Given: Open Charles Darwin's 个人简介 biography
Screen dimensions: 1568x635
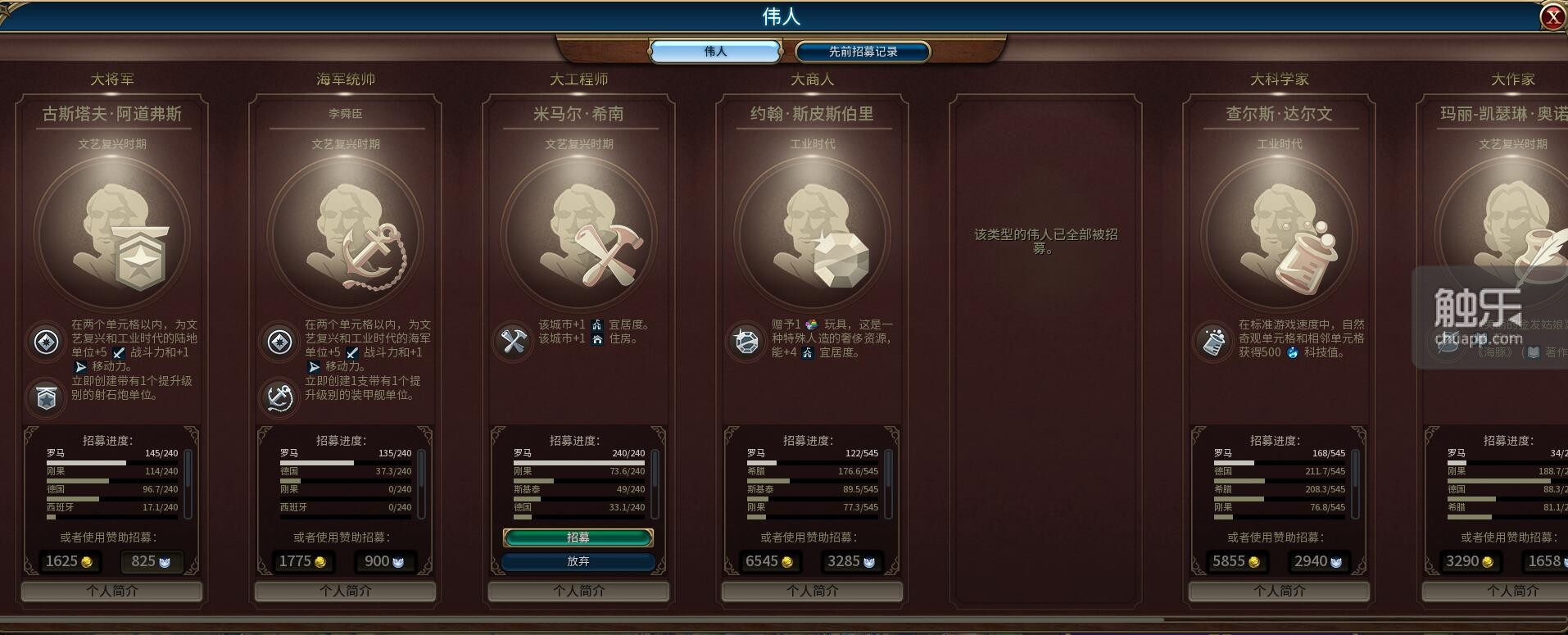Looking at the screenshot, I should [x=1280, y=591].
